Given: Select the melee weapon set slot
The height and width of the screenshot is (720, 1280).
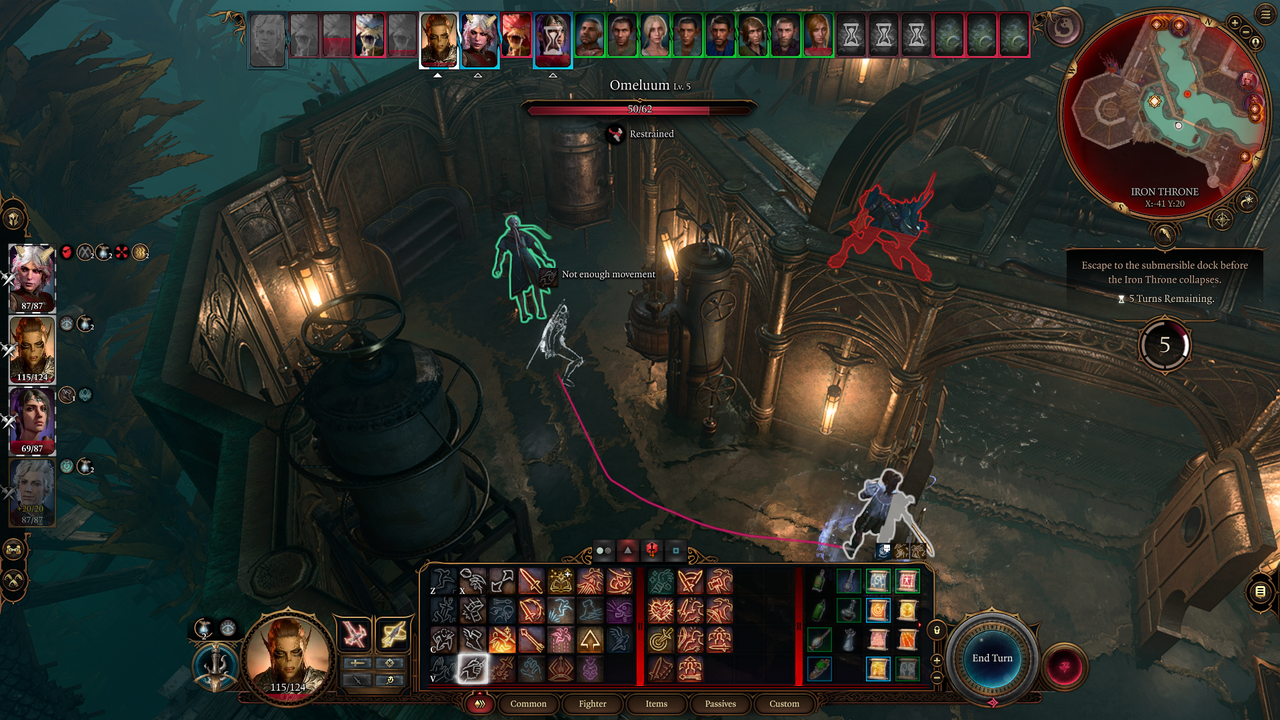Looking at the screenshot, I should pyautogui.click(x=353, y=634).
